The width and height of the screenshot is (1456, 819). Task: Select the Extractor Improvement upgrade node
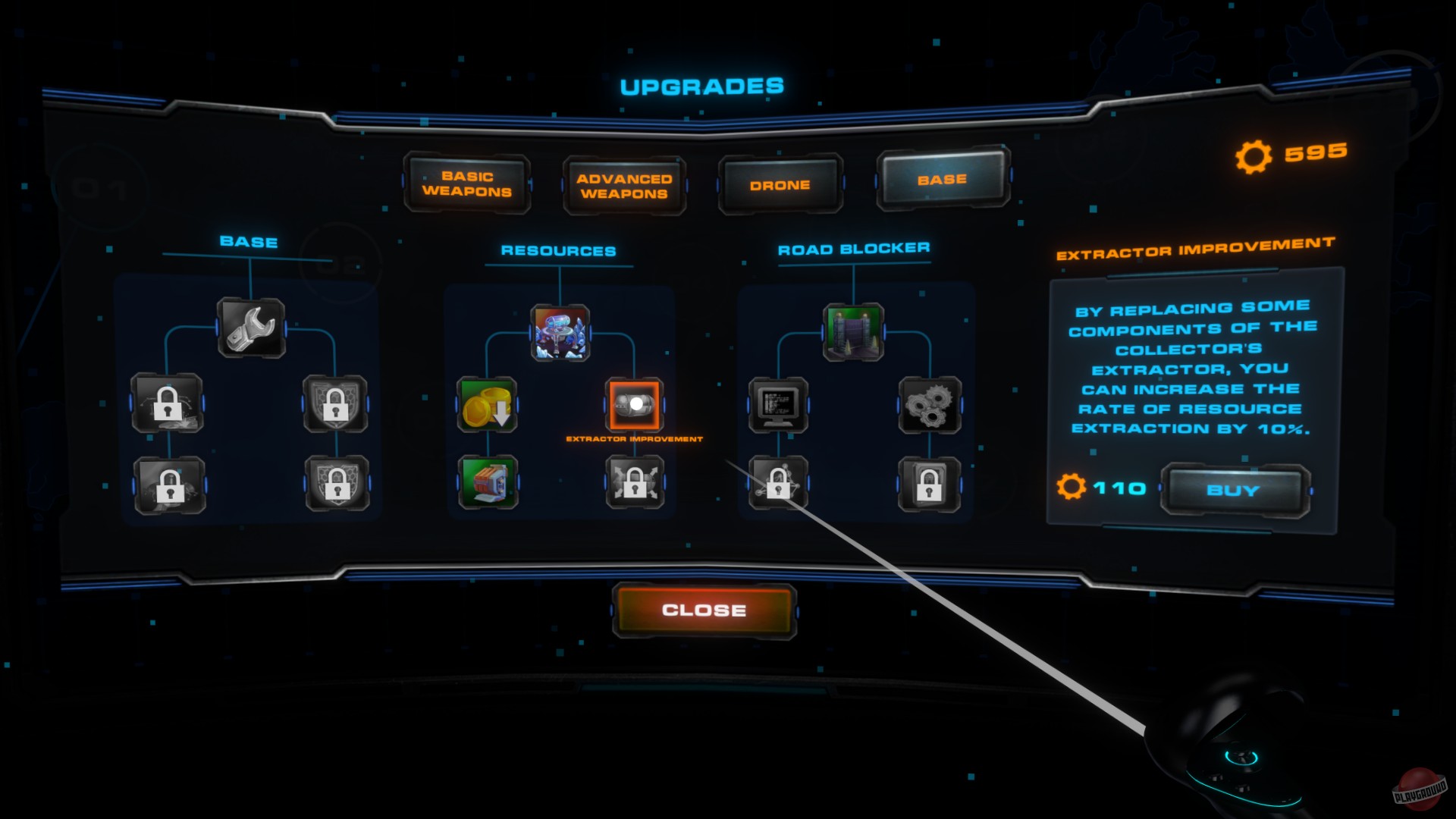[635, 406]
